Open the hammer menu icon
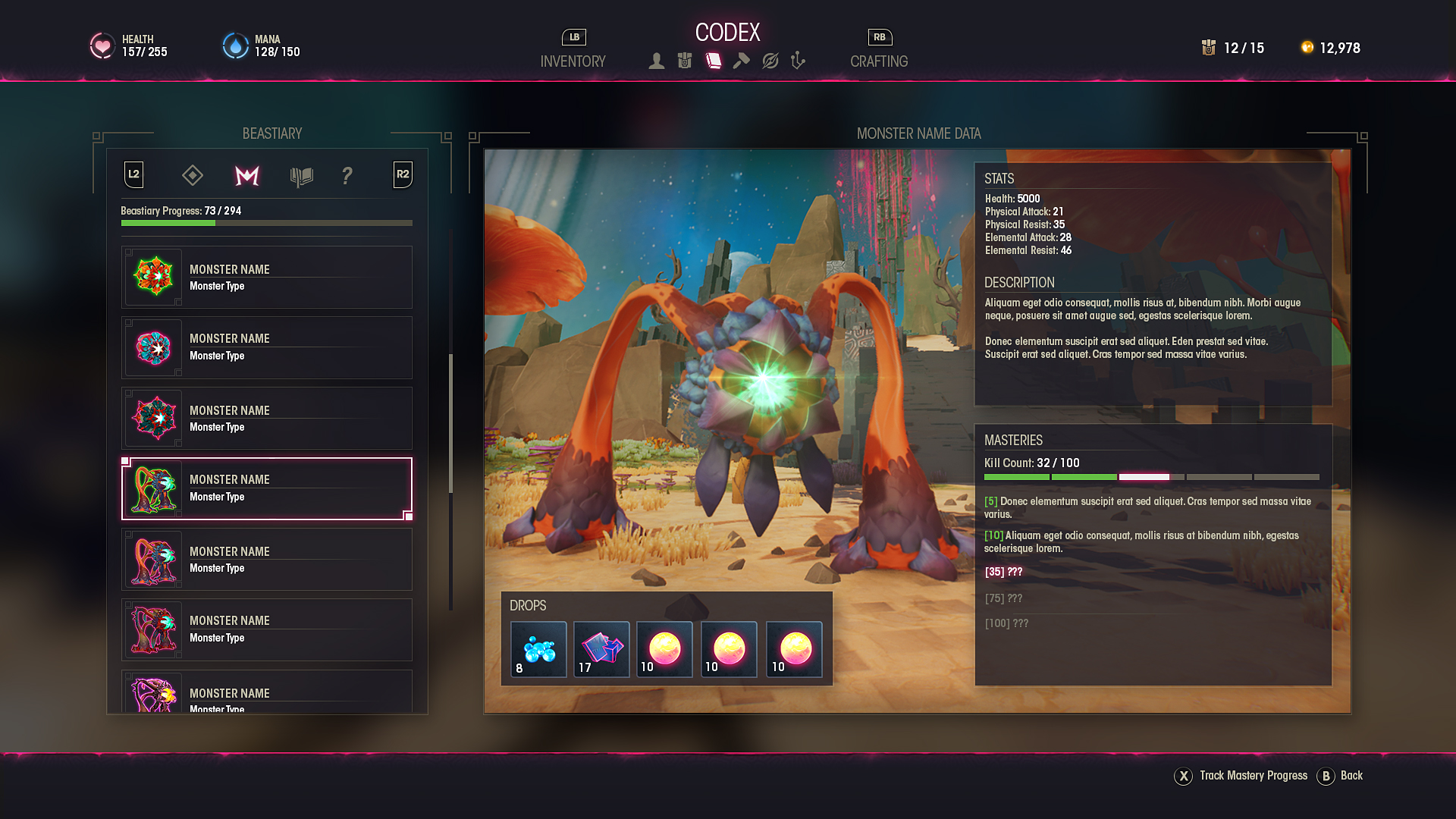The image size is (1456, 819). point(742,61)
